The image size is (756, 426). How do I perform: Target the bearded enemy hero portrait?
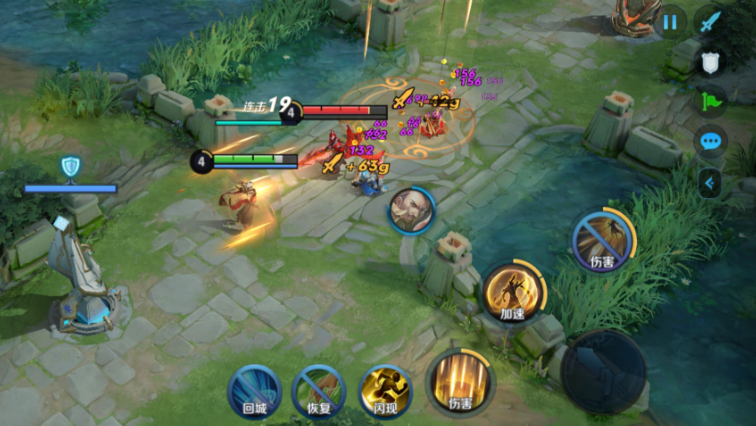point(412,211)
